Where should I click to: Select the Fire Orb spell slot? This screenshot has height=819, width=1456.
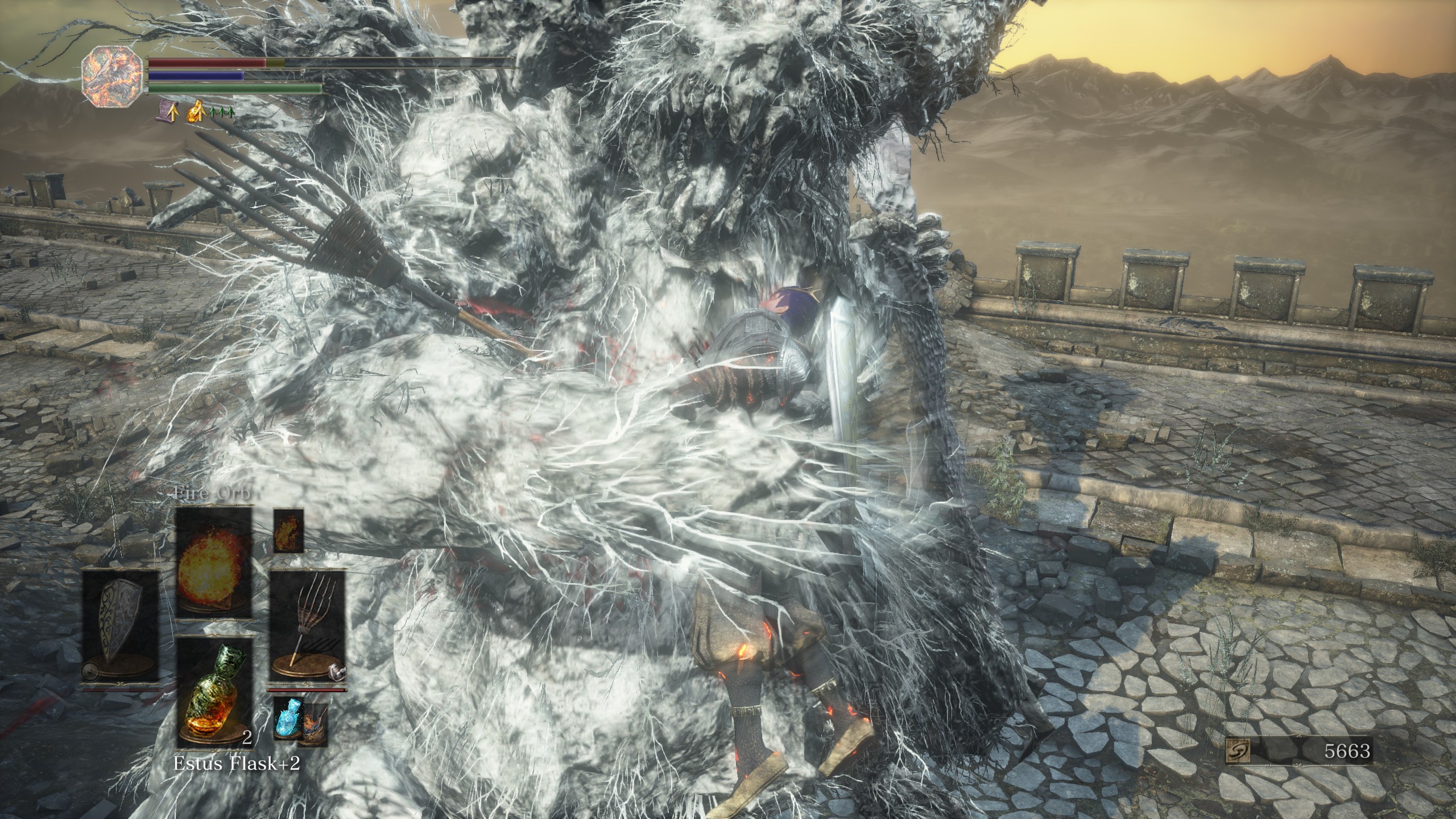213,561
